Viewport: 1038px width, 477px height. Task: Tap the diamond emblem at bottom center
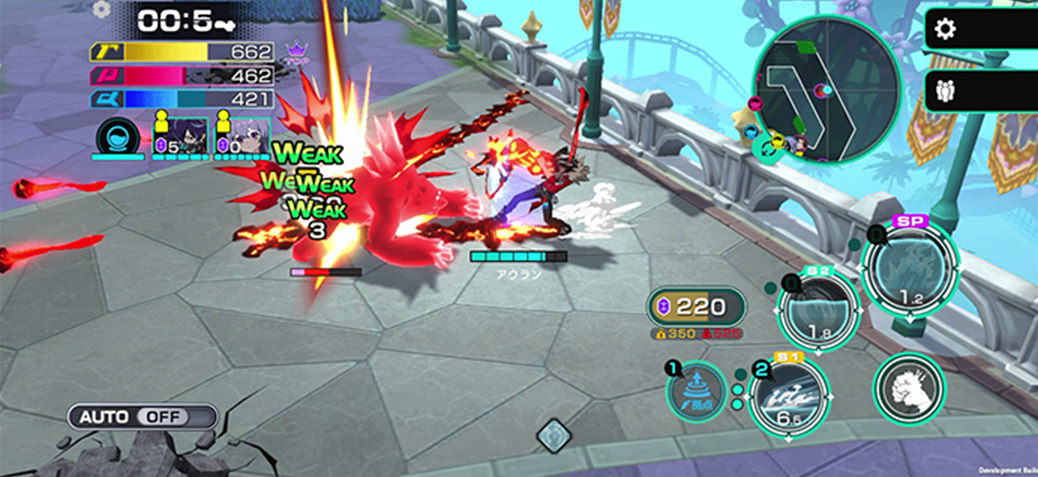click(553, 435)
